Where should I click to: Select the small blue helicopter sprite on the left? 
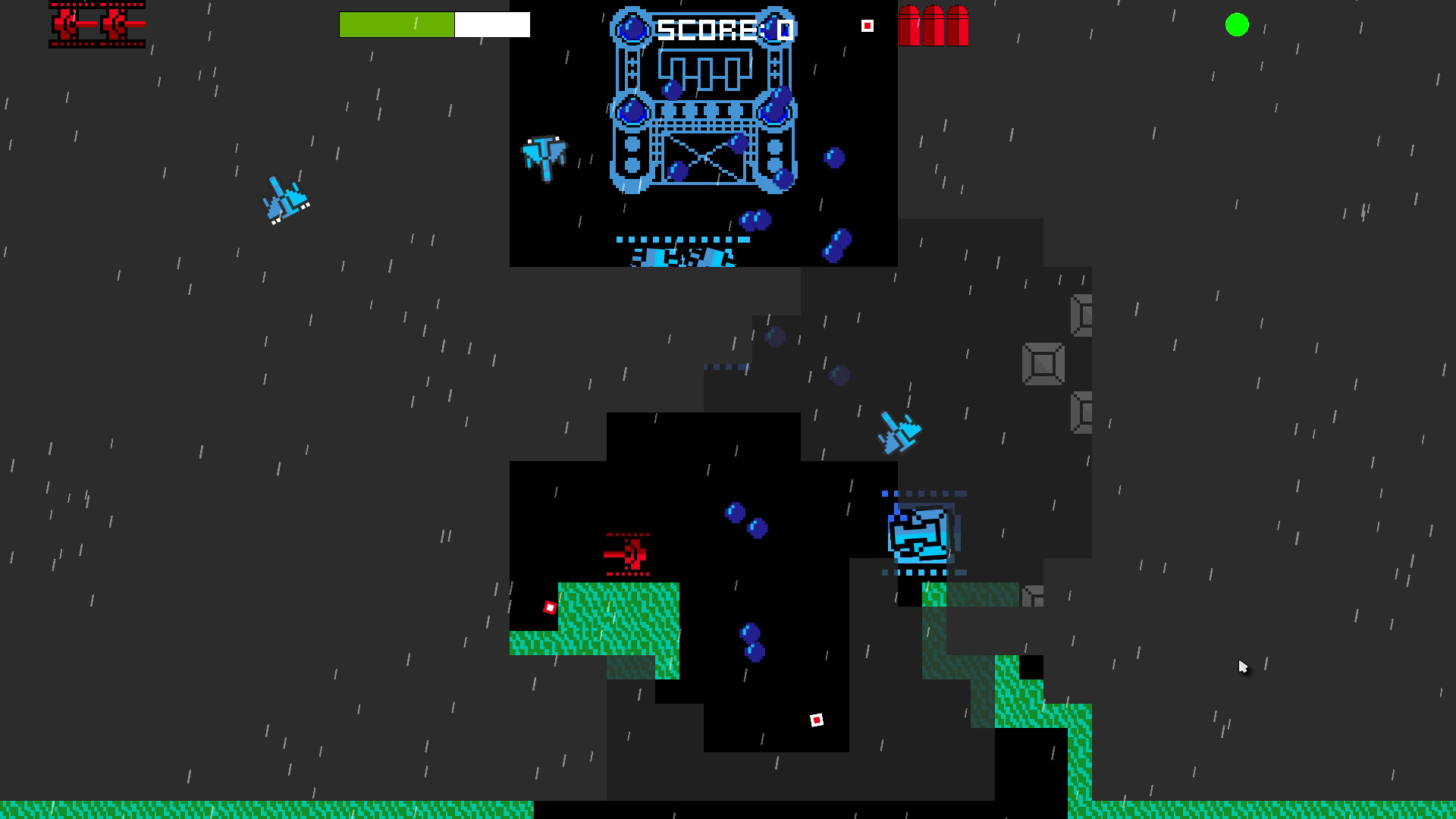(x=284, y=199)
